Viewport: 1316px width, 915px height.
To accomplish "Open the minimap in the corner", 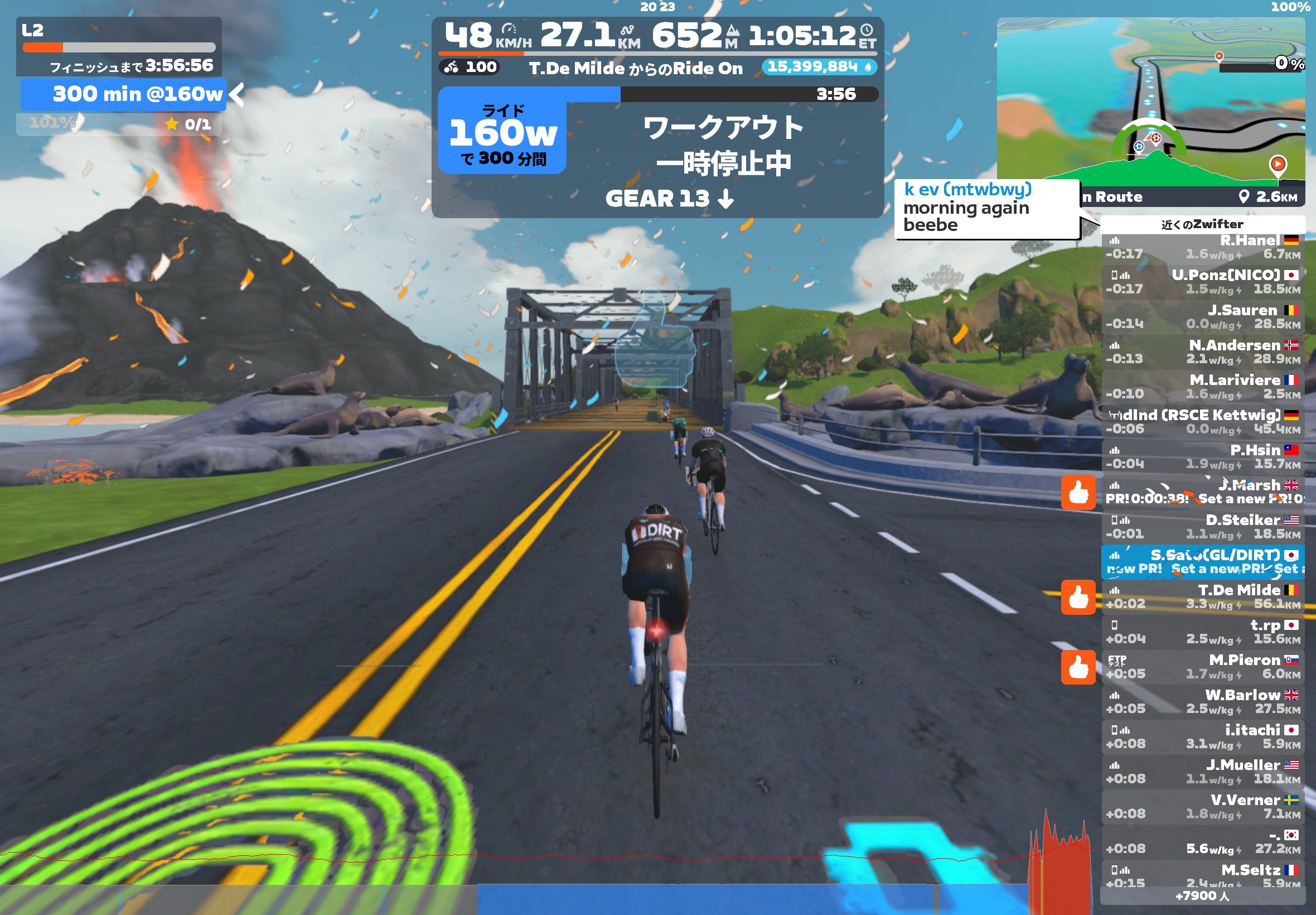I will click(x=1150, y=103).
